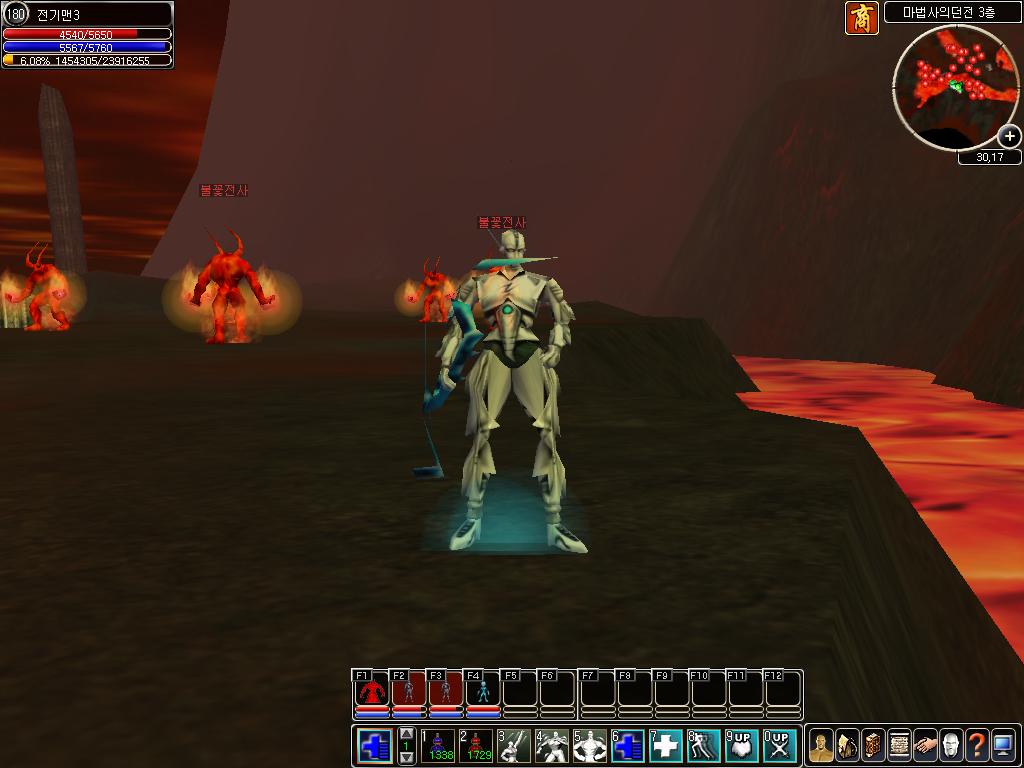Click the circular dungeon minimap

click(954, 85)
